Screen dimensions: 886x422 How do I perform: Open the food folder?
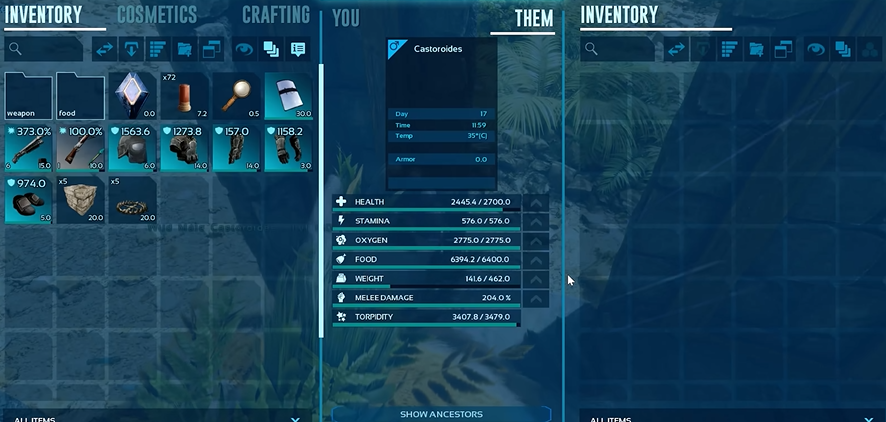(81, 97)
